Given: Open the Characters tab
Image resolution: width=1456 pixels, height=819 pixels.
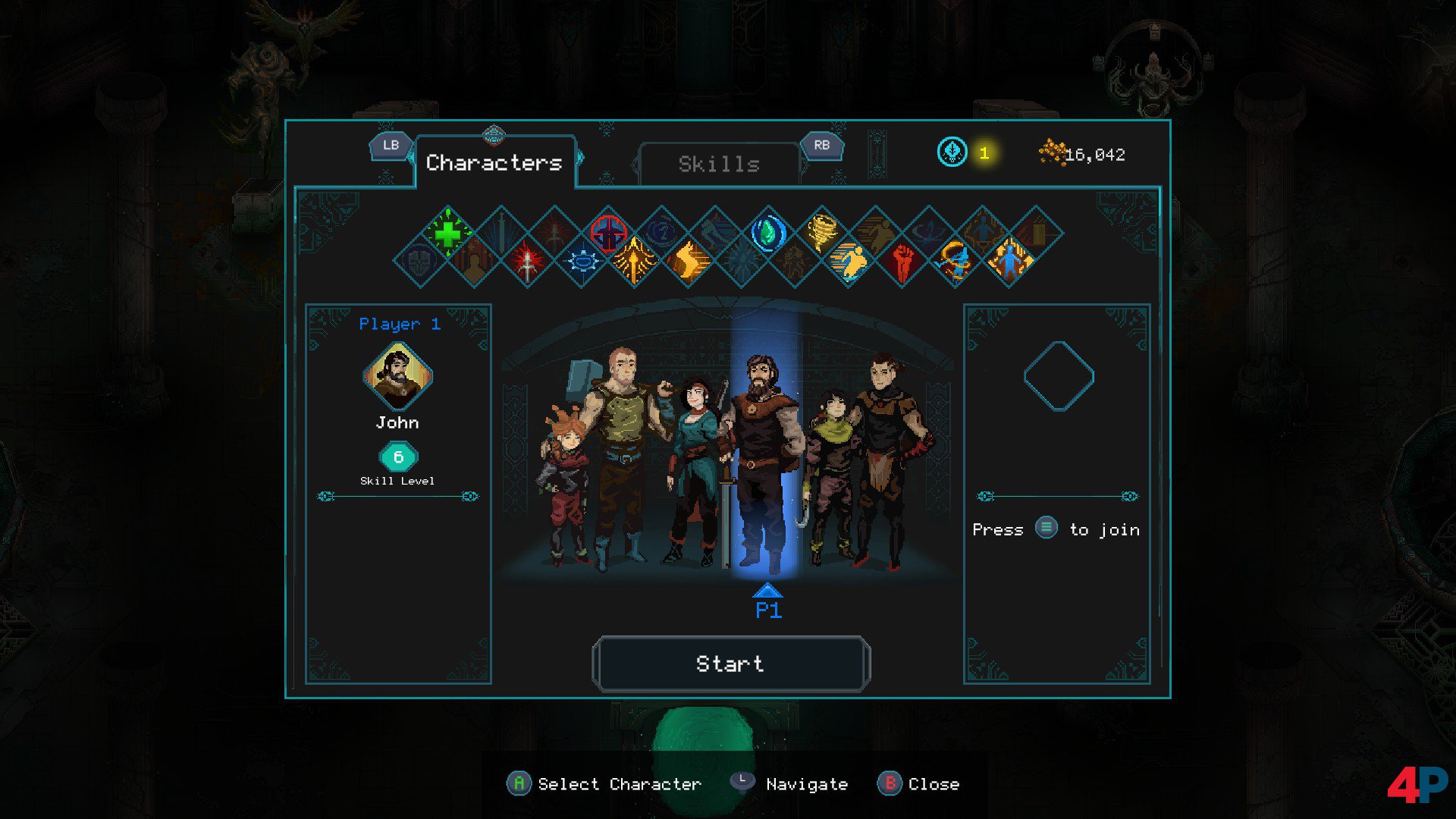Looking at the screenshot, I should 494,162.
